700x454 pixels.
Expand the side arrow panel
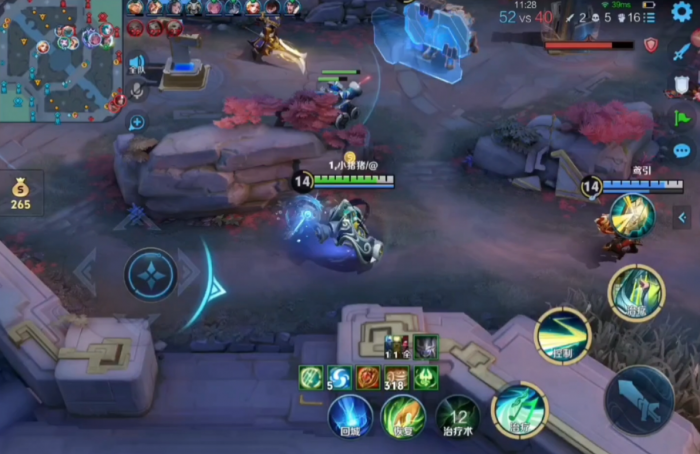682,217
